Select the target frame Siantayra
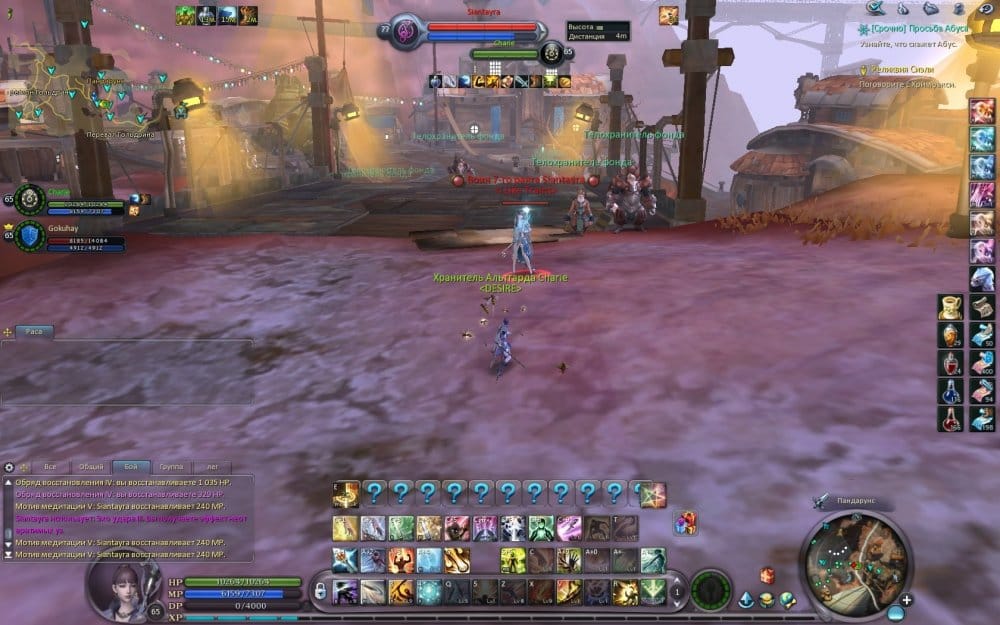Image resolution: width=1000 pixels, height=625 pixels. 468,30
